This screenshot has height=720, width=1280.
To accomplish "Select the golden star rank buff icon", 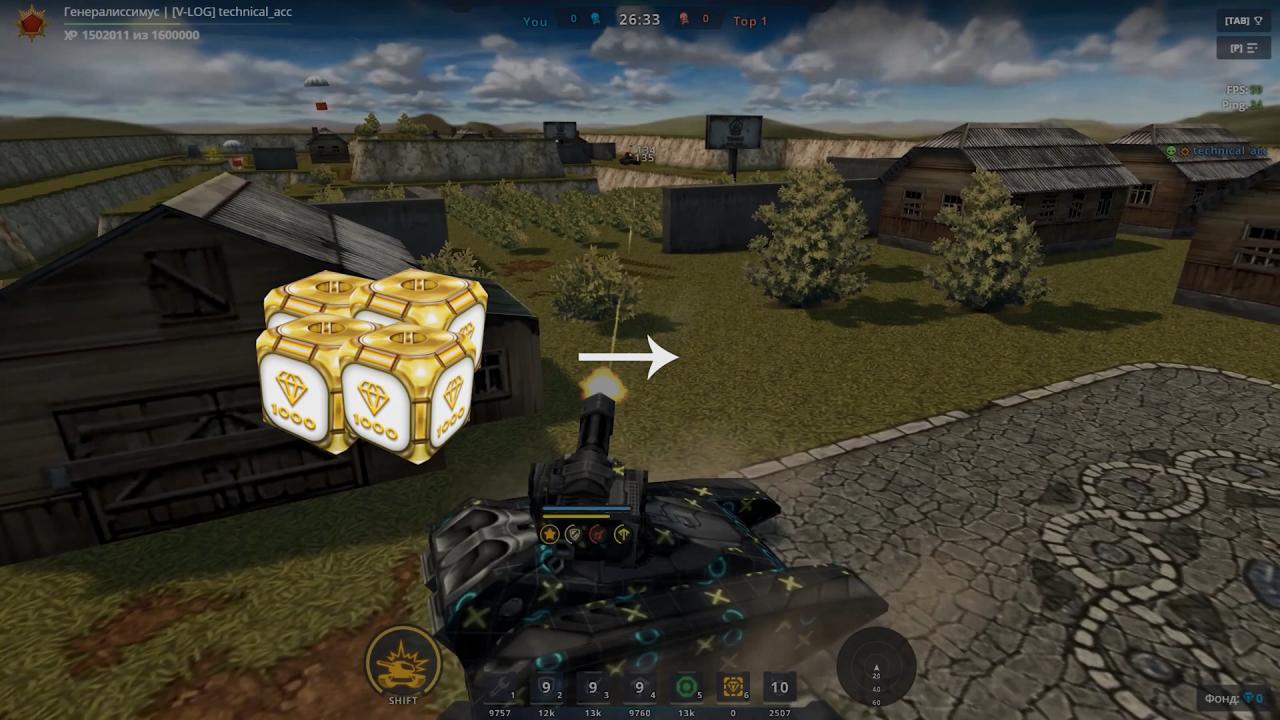I will 549,533.
